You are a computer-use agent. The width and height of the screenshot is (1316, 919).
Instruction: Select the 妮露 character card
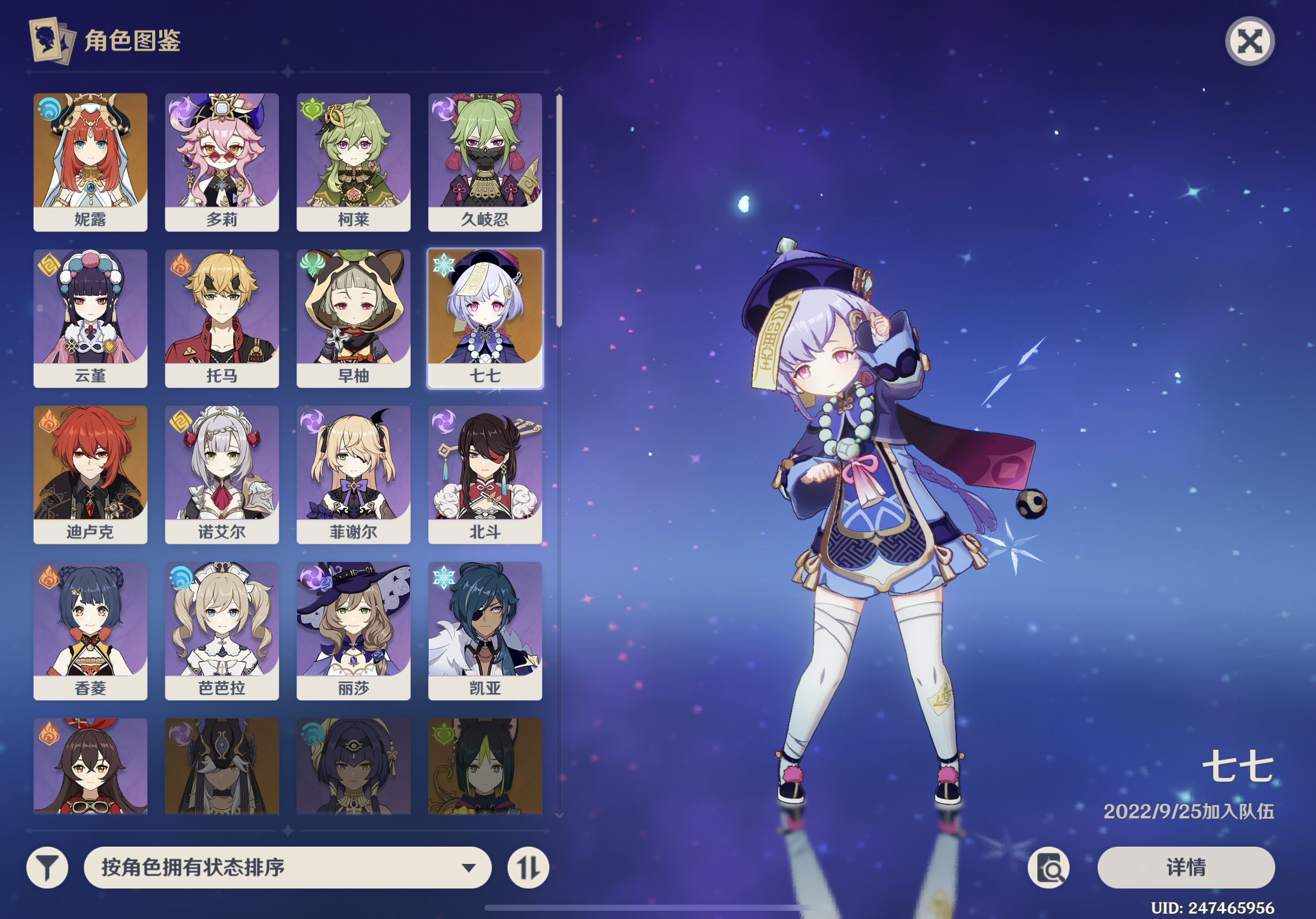coord(90,161)
